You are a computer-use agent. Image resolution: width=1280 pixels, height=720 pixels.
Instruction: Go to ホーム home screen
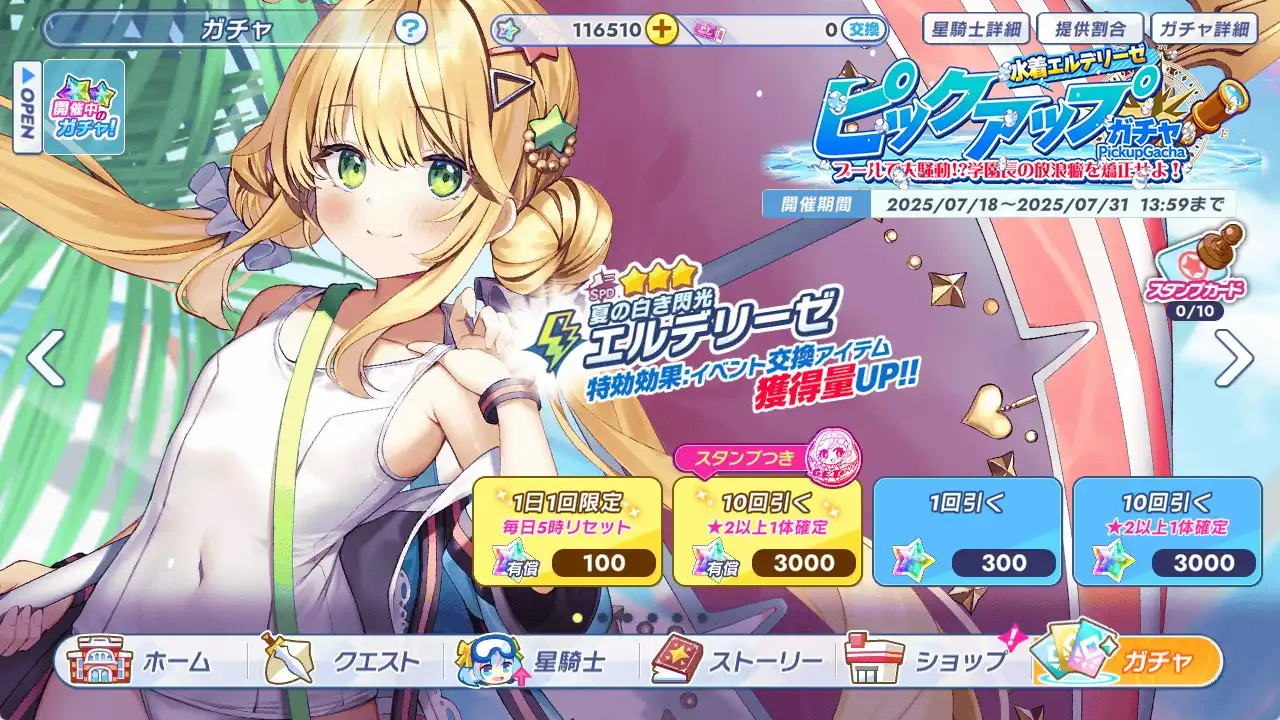point(142,662)
